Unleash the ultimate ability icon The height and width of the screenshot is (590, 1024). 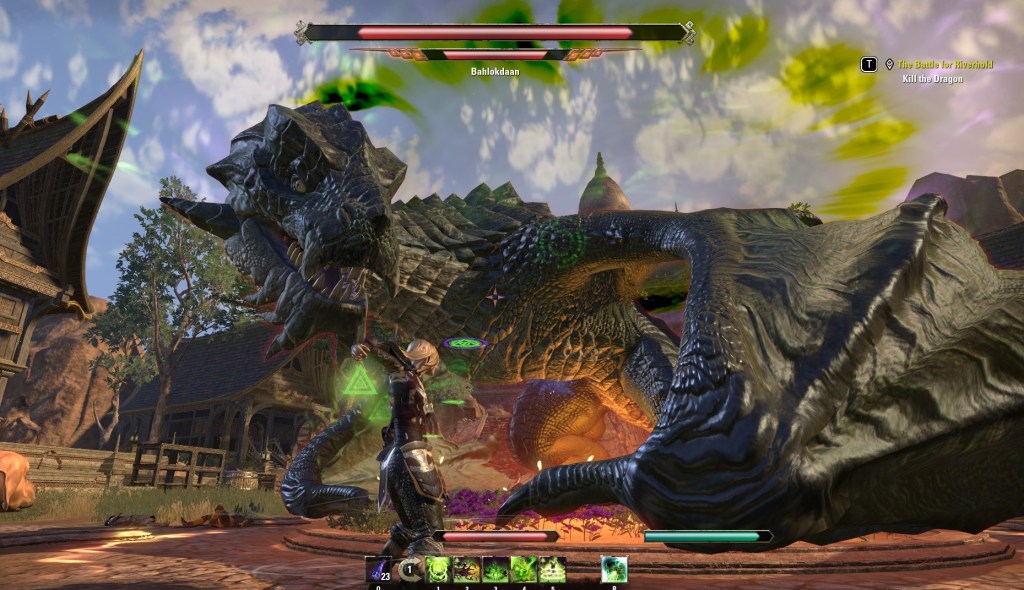click(x=614, y=570)
